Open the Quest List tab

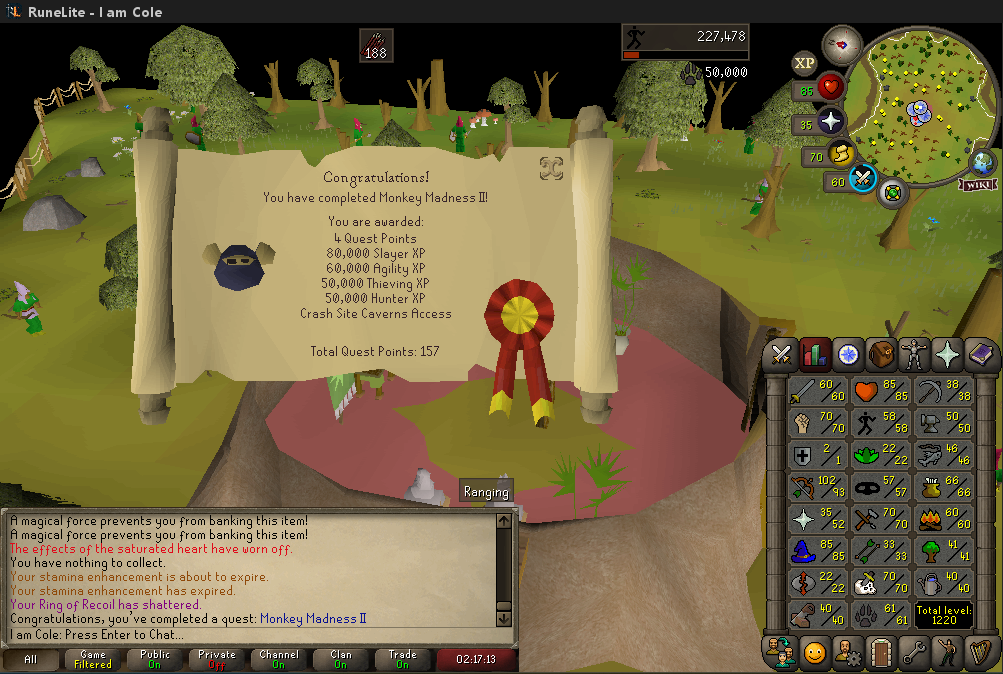pos(849,354)
